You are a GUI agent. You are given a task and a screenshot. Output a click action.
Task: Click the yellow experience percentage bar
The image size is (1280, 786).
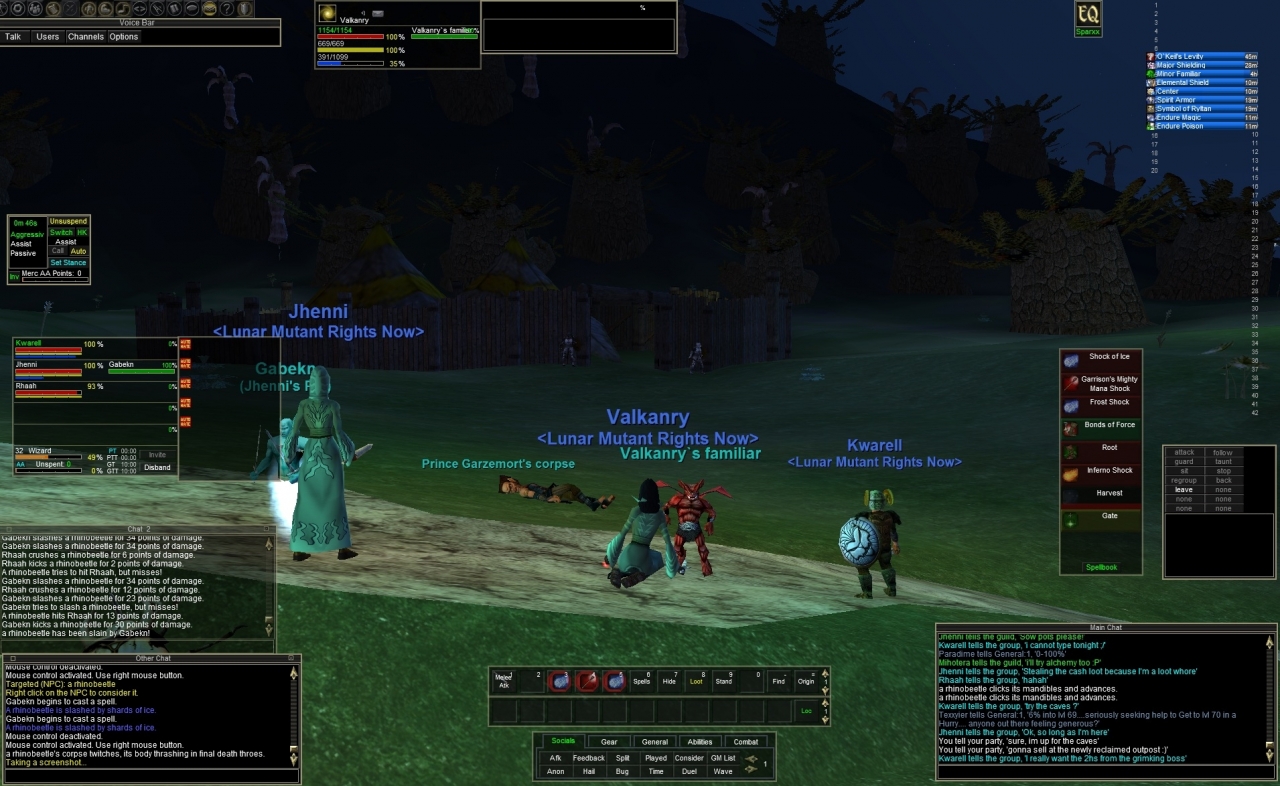48,457
